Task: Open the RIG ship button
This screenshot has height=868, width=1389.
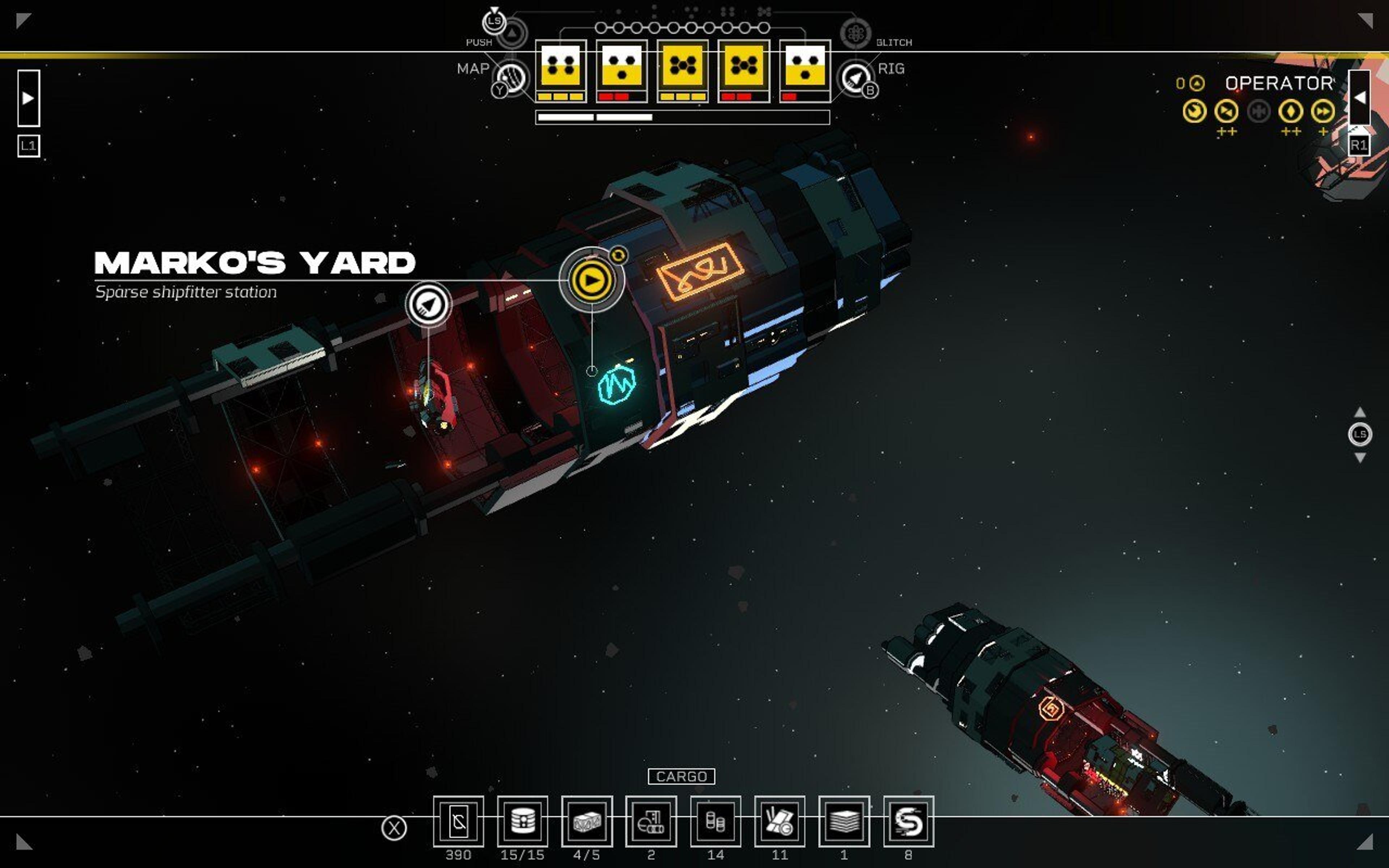Action: pyautogui.click(x=855, y=77)
